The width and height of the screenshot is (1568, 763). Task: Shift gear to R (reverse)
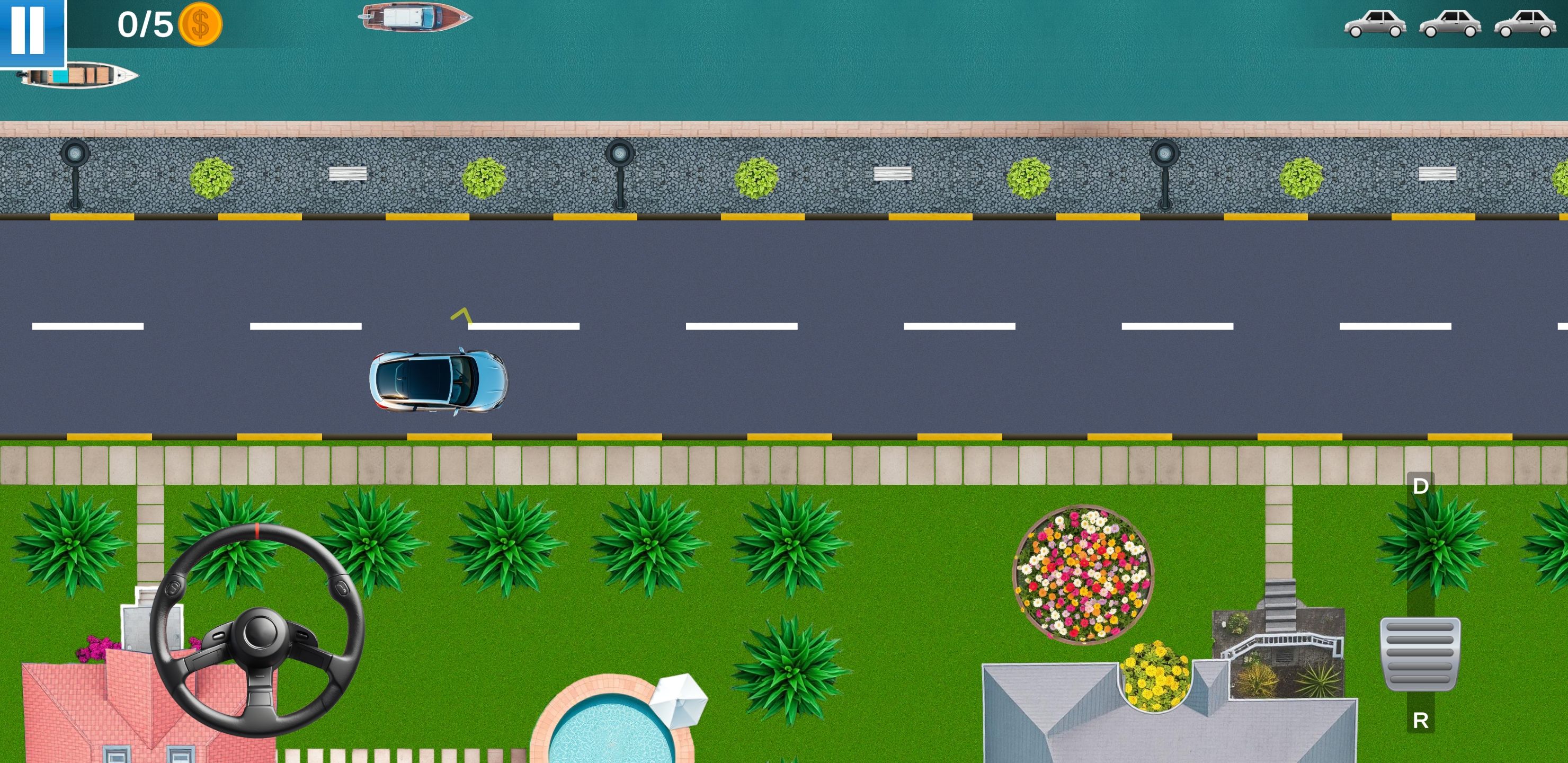(x=1420, y=721)
